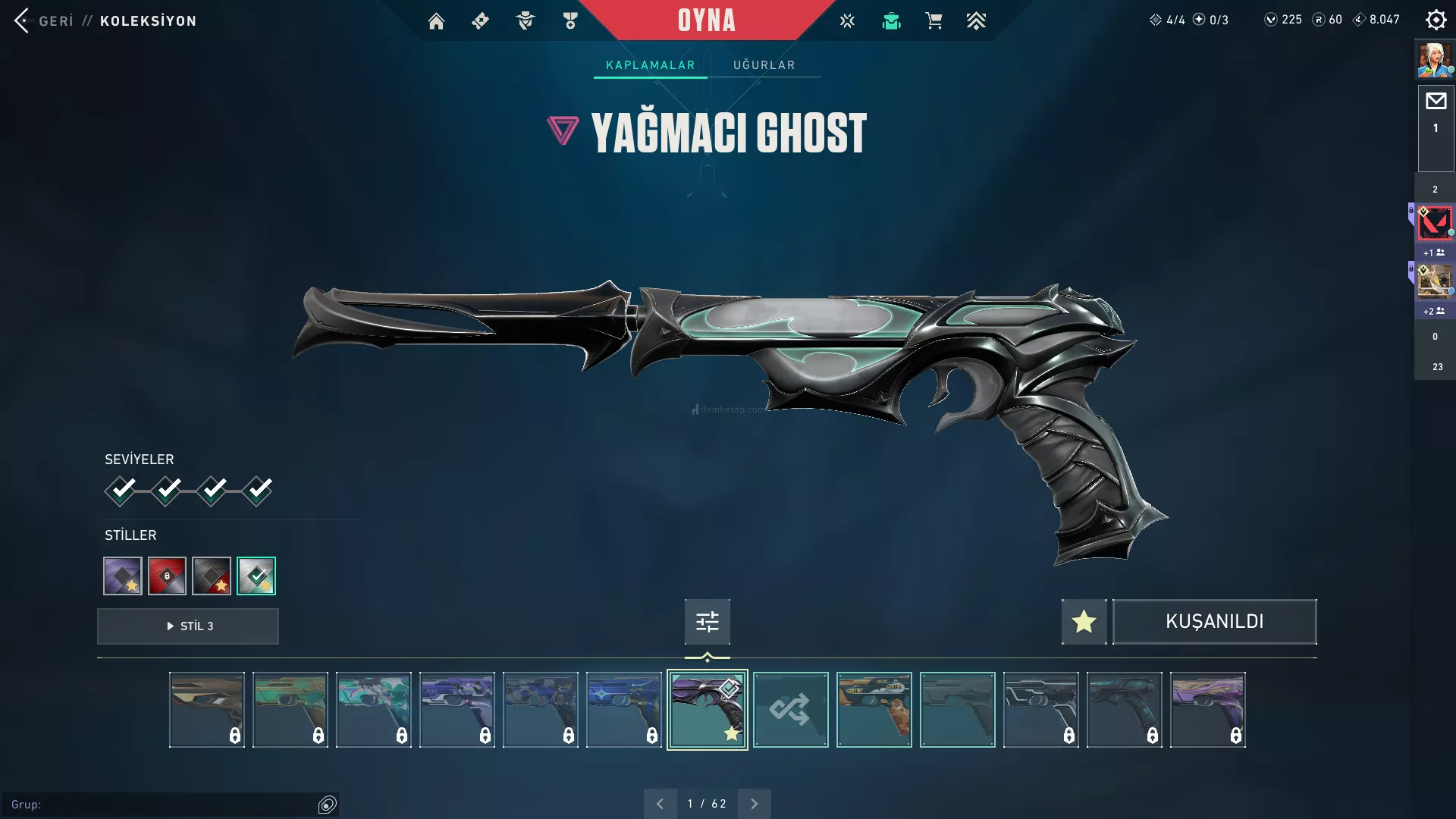Choose the red skin style variant

pos(167,576)
